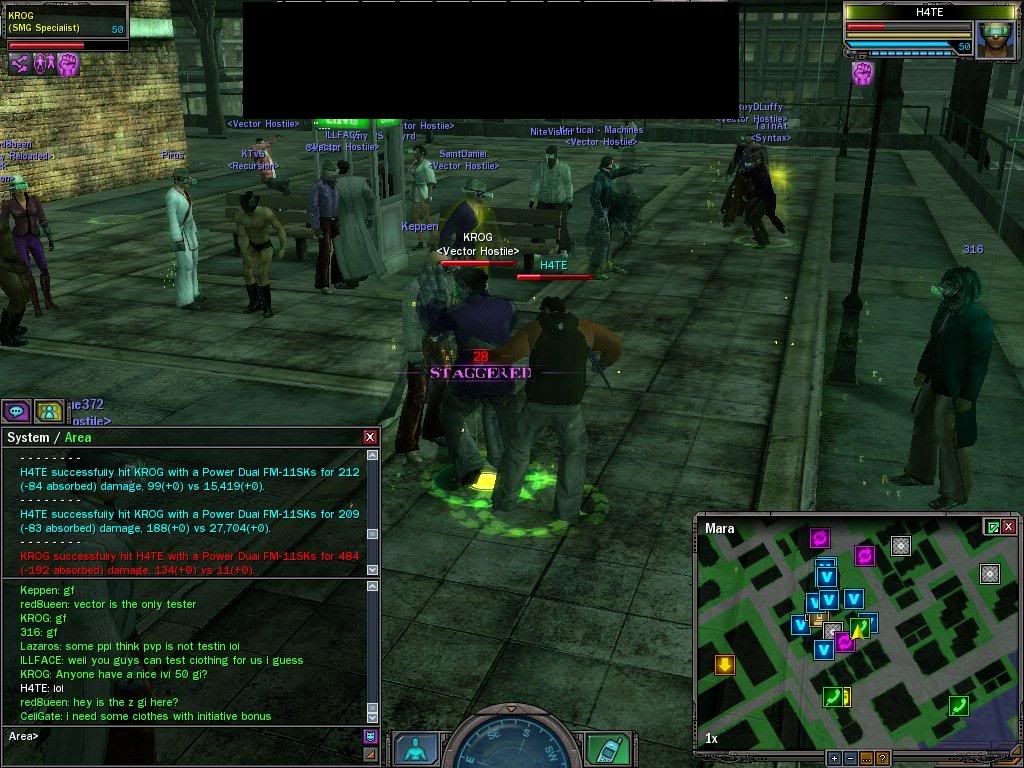
Task: Zoom in the map with plus button
Action: pos(833,758)
